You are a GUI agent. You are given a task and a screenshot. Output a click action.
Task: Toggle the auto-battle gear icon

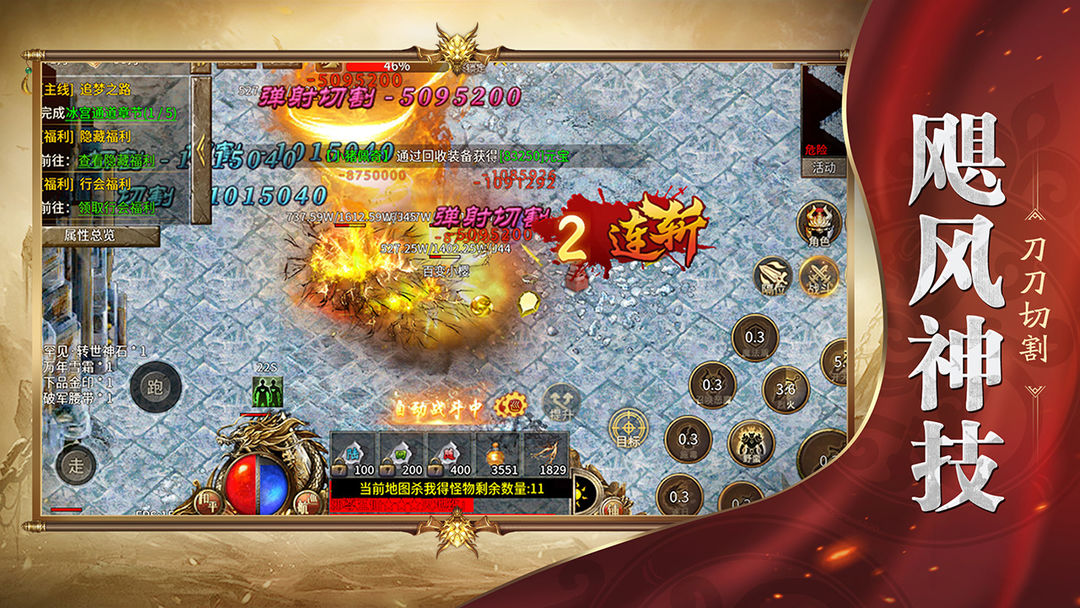pyautogui.click(x=516, y=407)
